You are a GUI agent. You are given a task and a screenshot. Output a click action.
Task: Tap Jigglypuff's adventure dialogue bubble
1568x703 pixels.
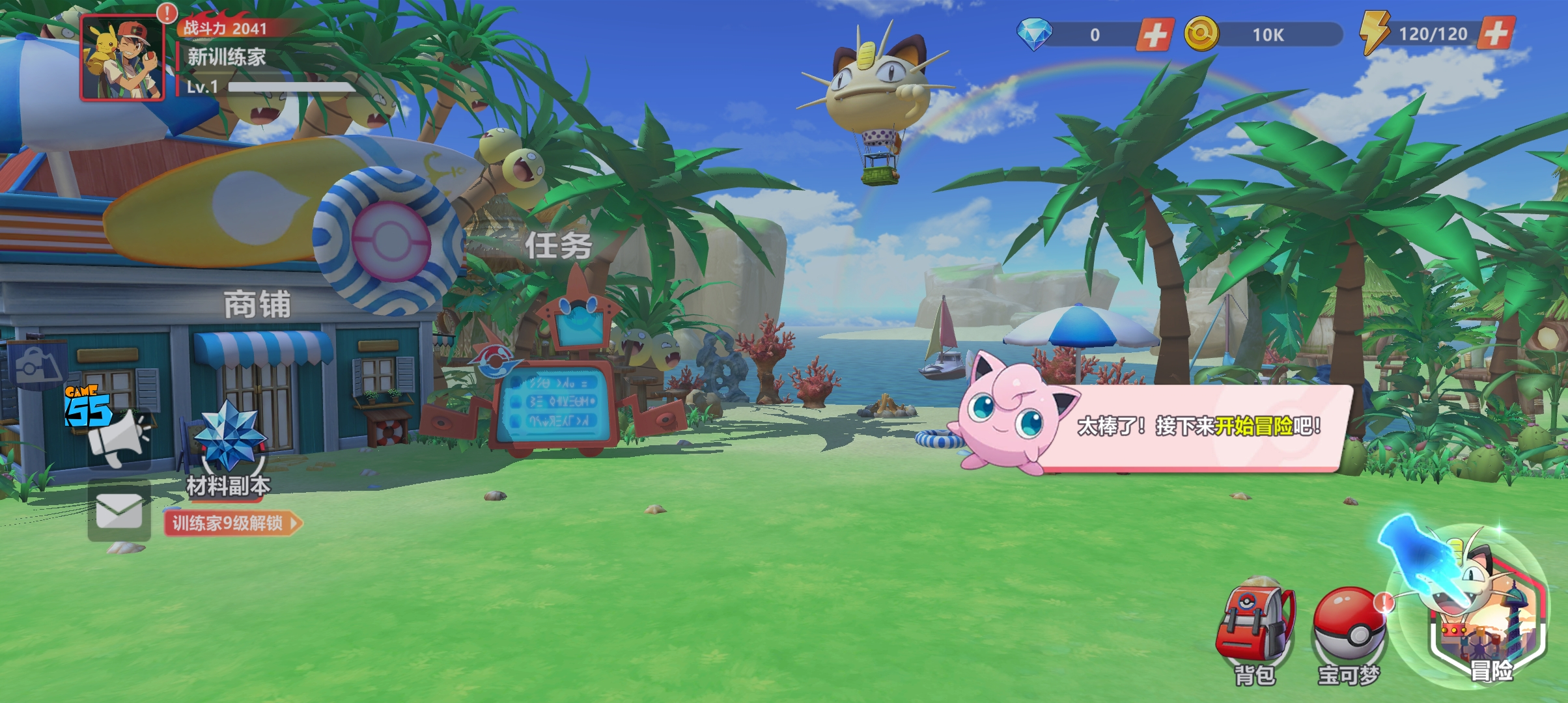pyautogui.click(x=1198, y=426)
